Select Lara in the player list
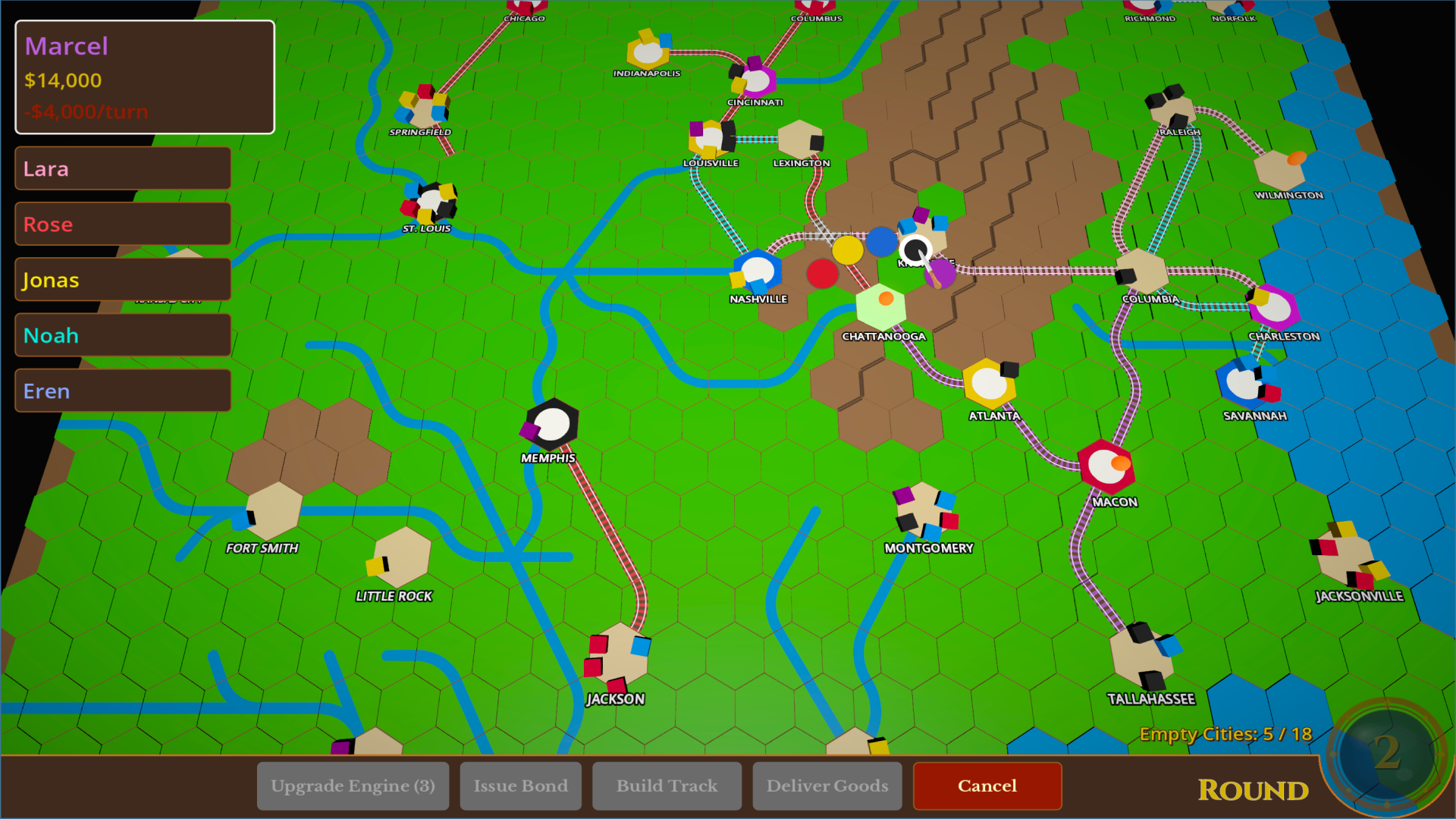The width and height of the screenshot is (1456, 819). pos(123,168)
